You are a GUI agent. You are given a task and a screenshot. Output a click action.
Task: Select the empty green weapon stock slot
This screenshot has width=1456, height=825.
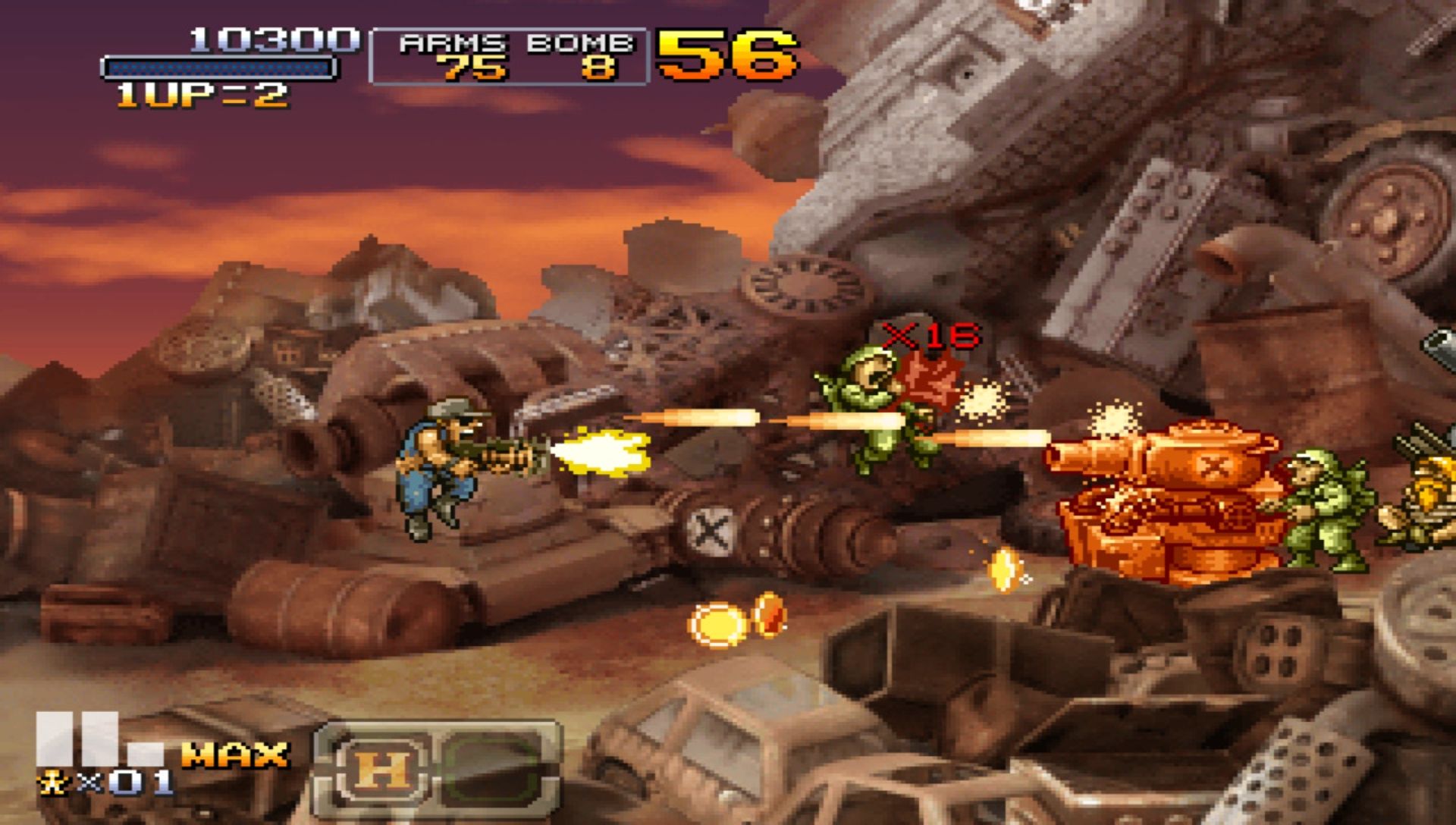pyautogui.click(x=491, y=769)
